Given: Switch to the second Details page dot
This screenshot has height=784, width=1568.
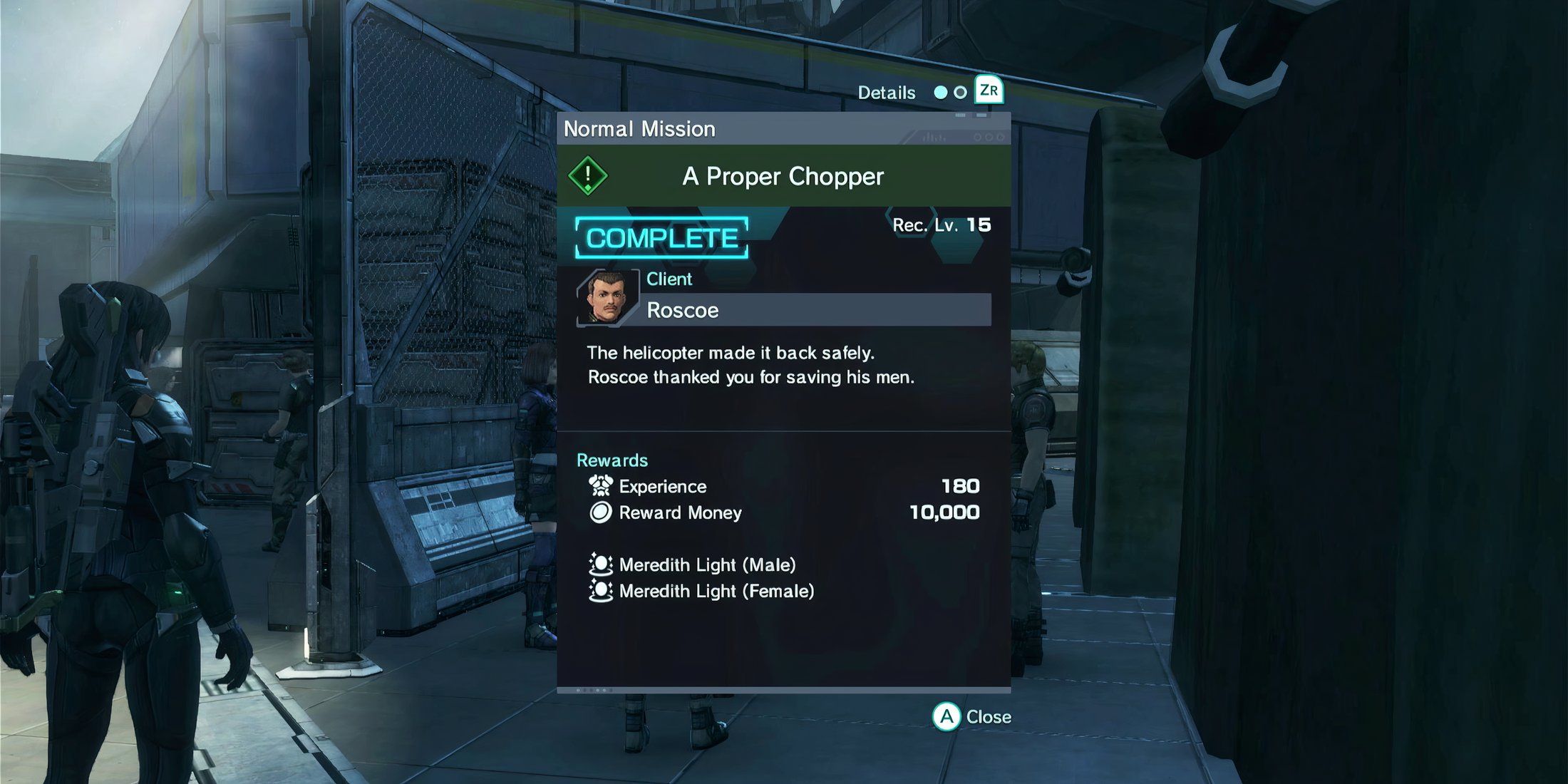Looking at the screenshot, I should pos(960,93).
